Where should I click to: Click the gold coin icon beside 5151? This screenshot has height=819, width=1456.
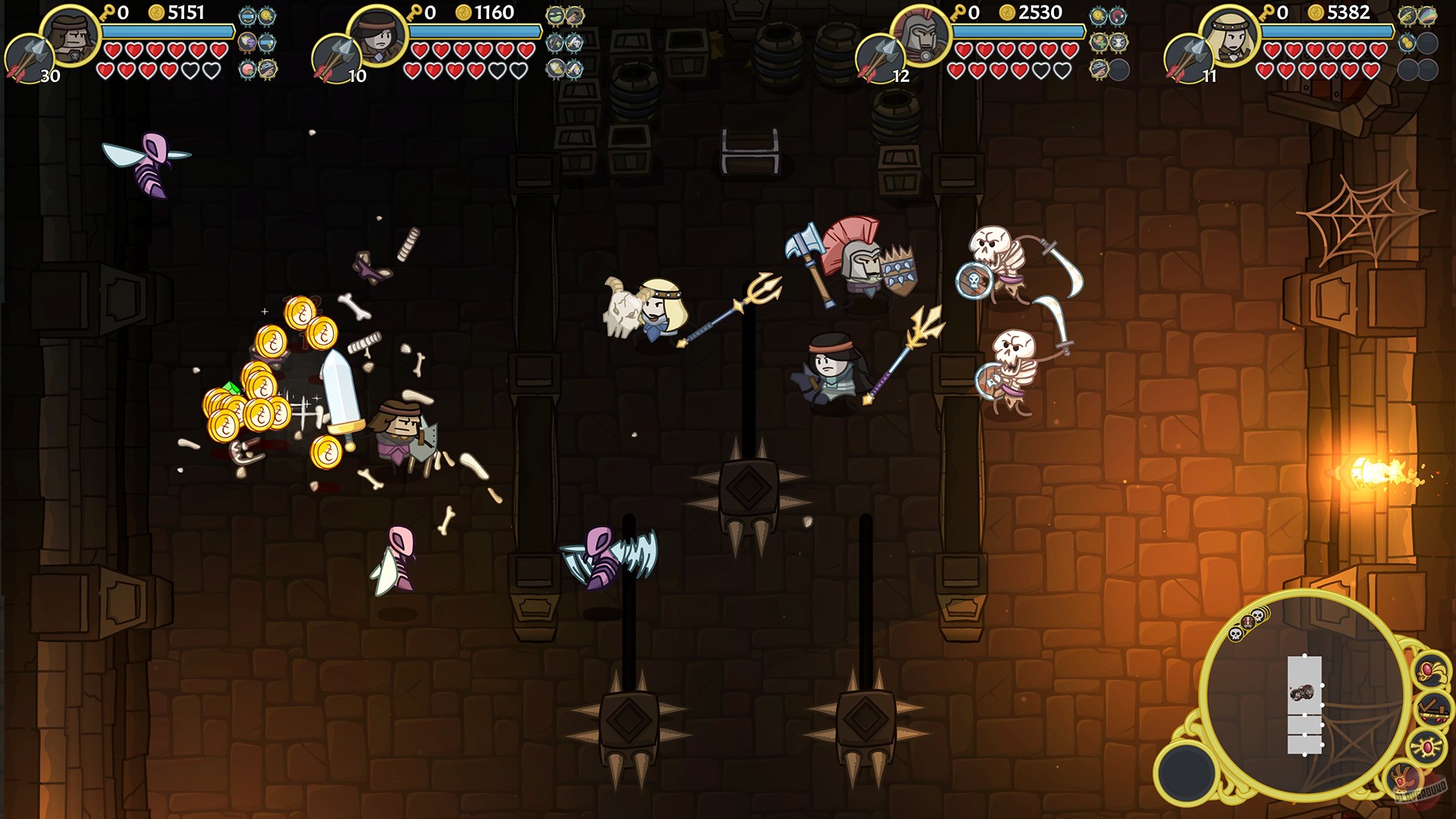(158, 13)
